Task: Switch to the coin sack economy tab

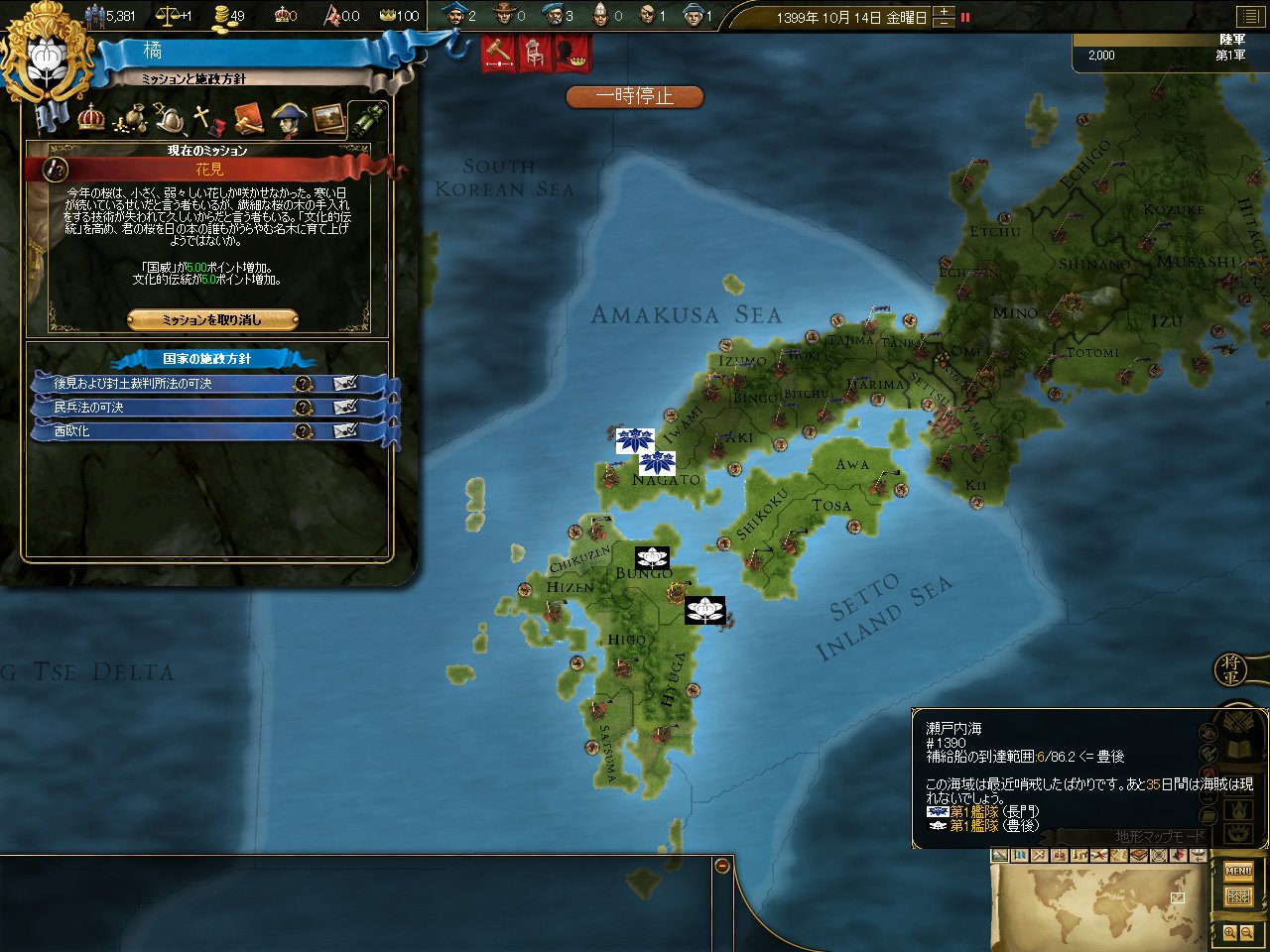Action: point(130,120)
